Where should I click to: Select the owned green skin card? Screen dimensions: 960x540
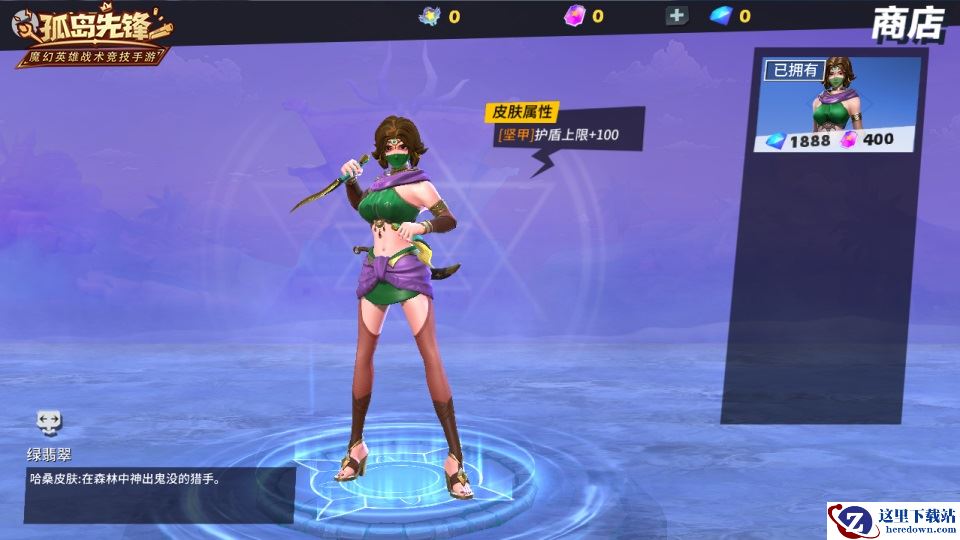(839, 105)
